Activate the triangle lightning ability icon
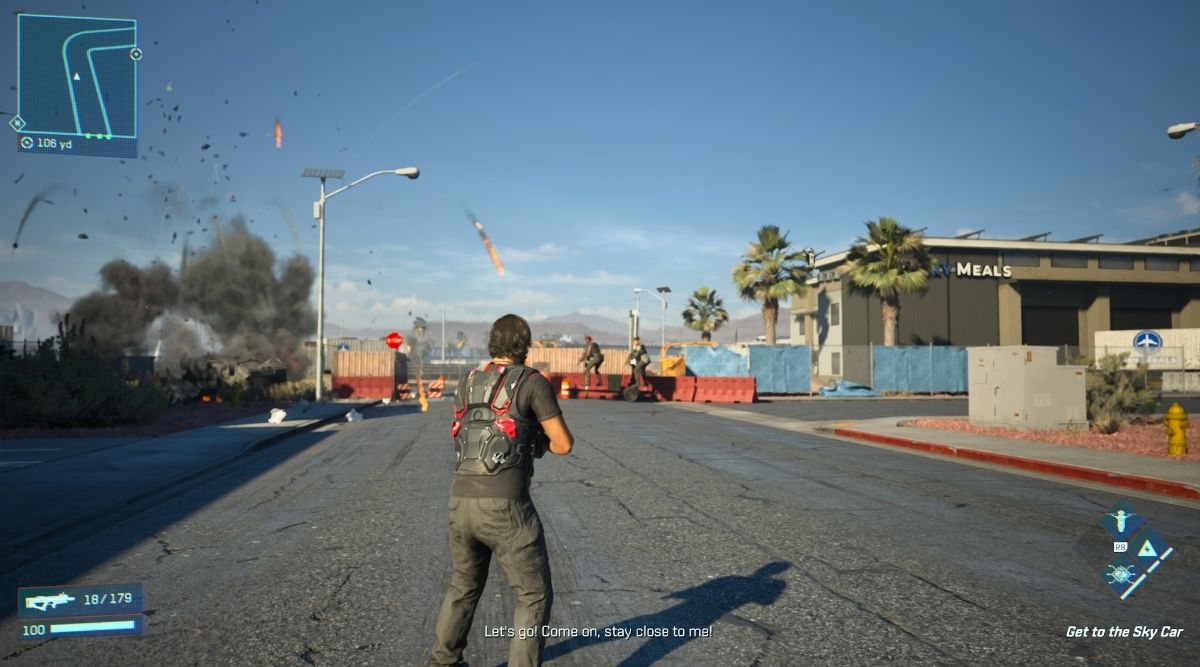Image resolution: width=1200 pixels, height=667 pixels. [x=1147, y=548]
